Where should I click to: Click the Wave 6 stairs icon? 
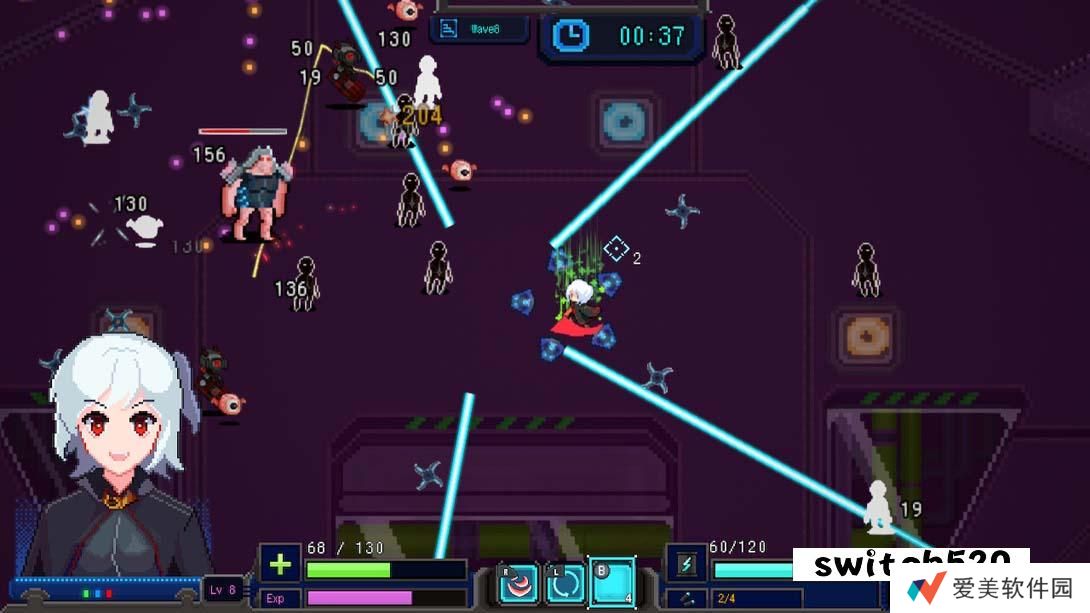(x=450, y=30)
